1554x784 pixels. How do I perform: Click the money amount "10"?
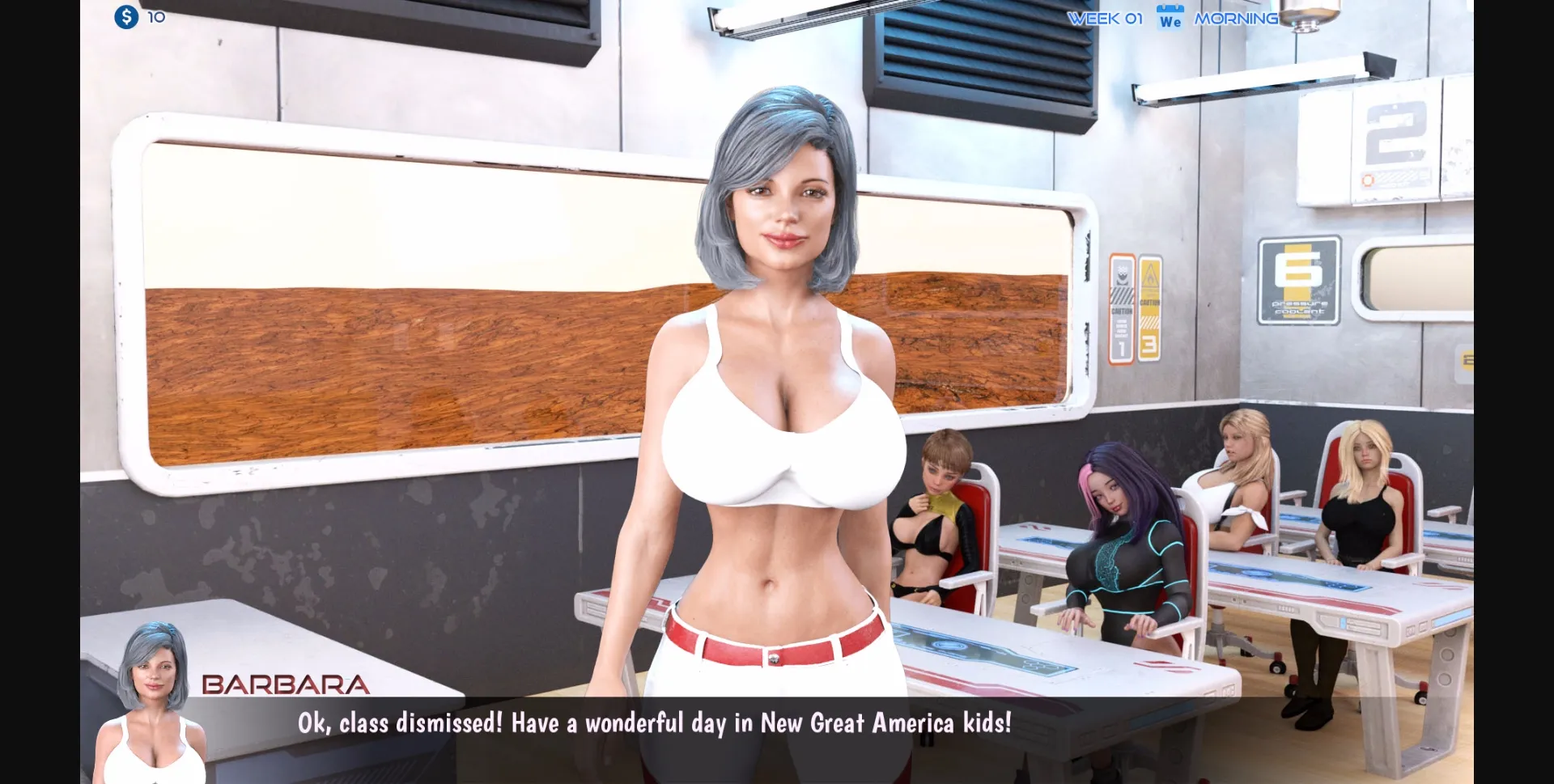(155, 16)
